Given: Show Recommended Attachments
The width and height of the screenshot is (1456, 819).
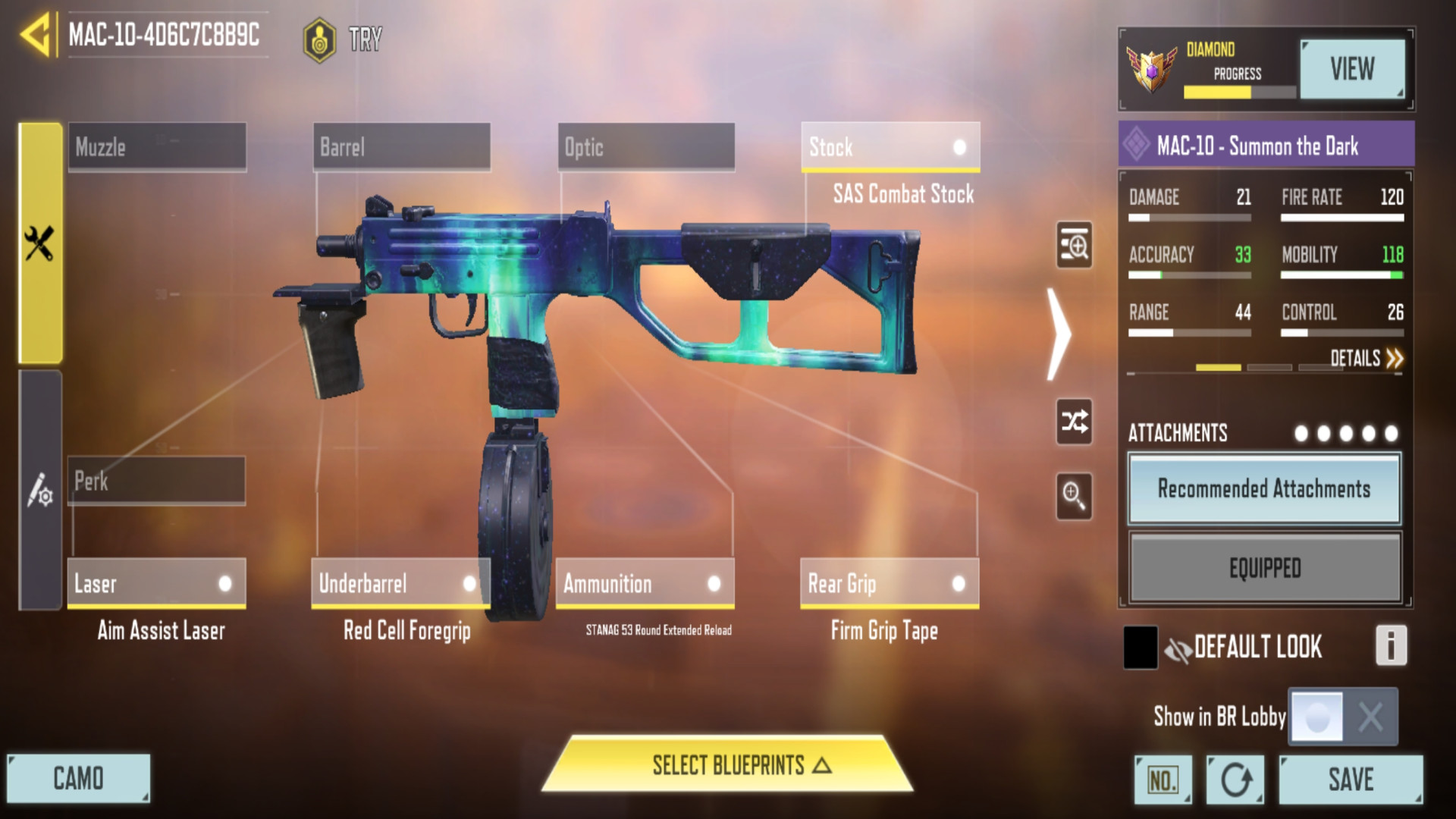Looking at the screenshot, I should pos(1264,489).
